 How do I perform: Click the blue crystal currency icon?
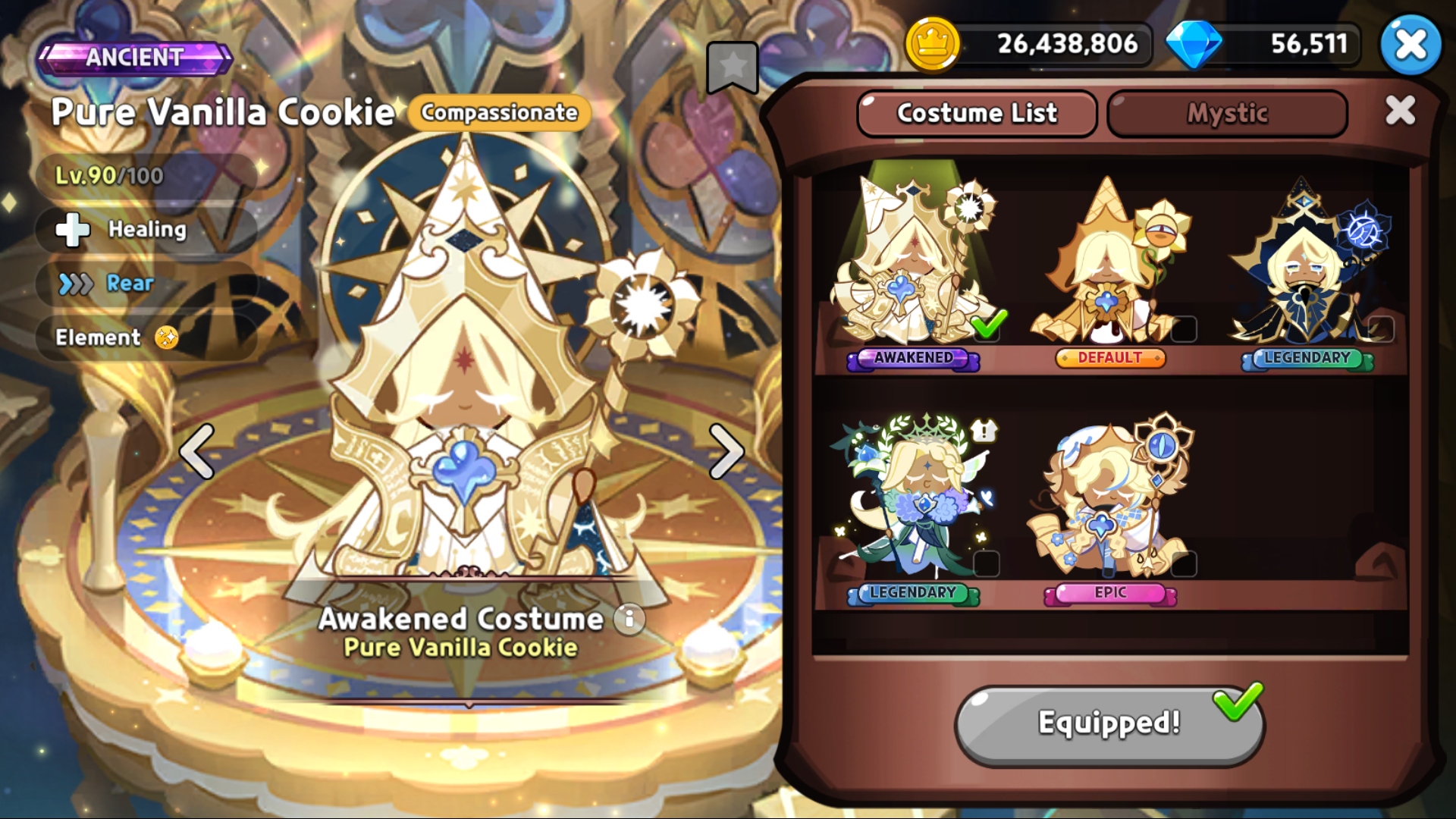1193,44
